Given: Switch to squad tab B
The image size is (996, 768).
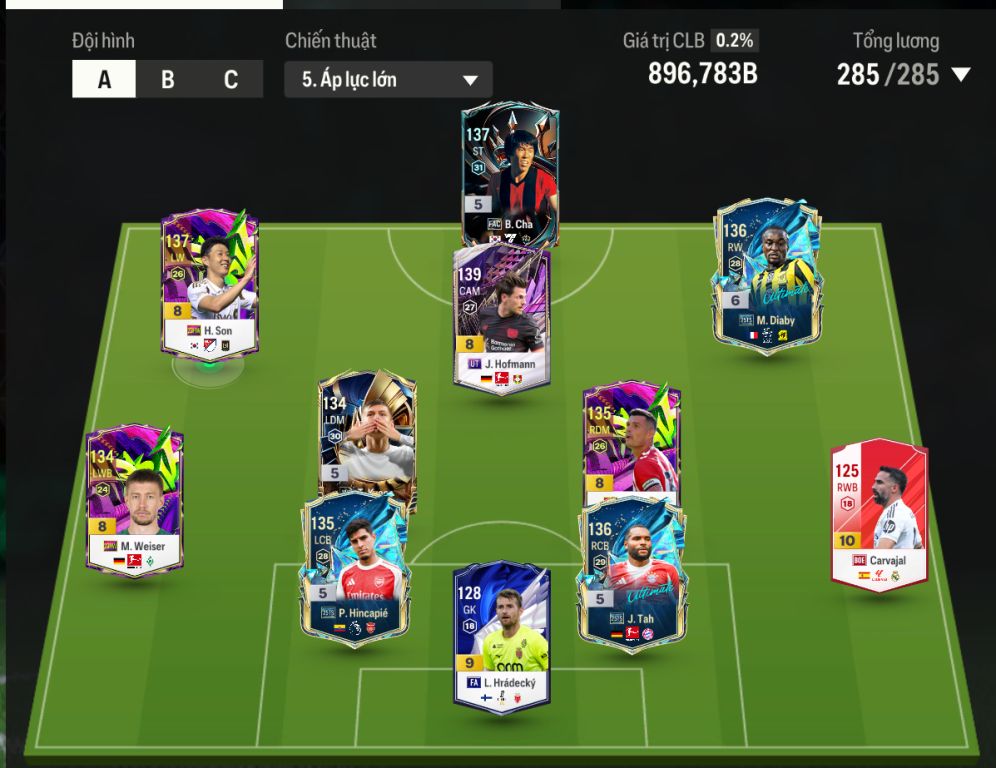Looking at the screenshot, I should coord(167,80).
